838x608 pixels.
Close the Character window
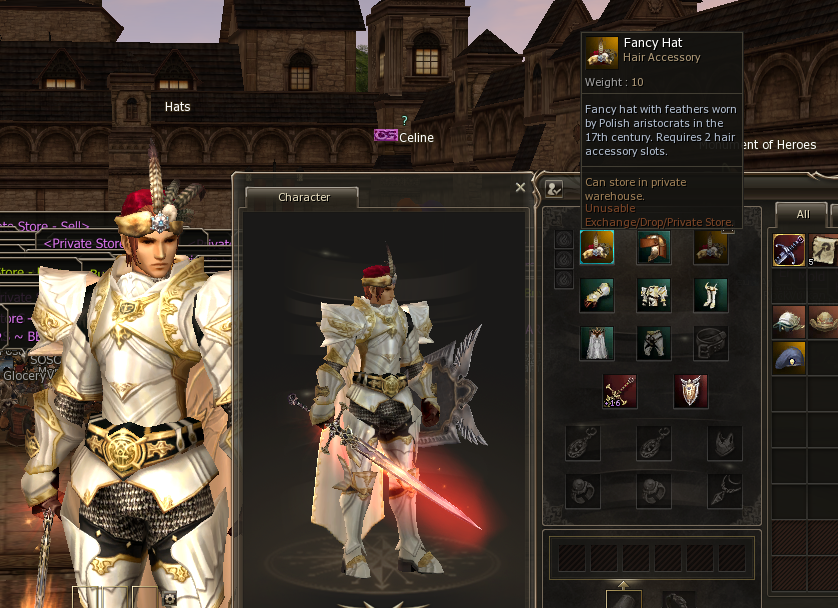click(520, 187)
